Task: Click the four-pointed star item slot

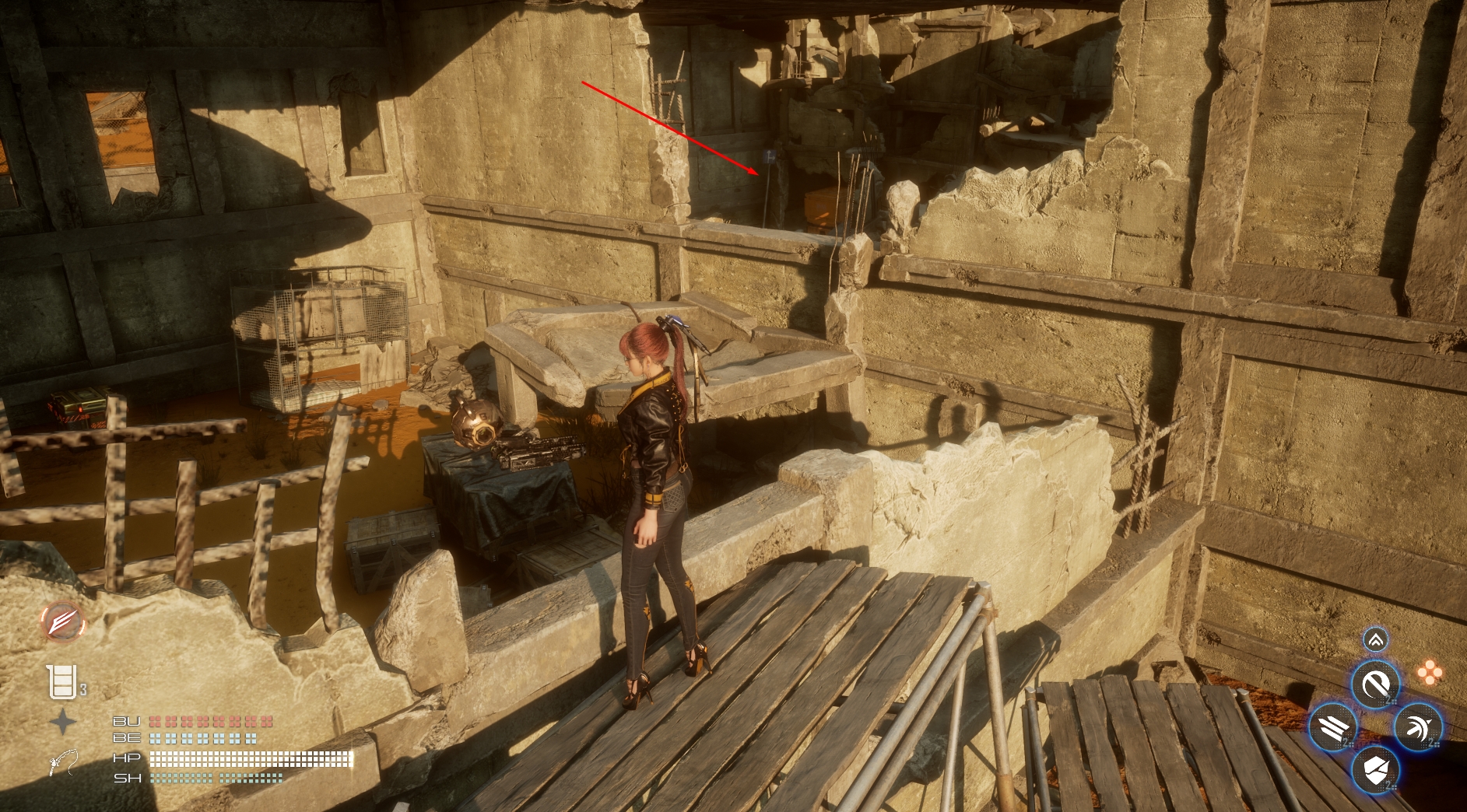Action: click(x=63, y=722)
